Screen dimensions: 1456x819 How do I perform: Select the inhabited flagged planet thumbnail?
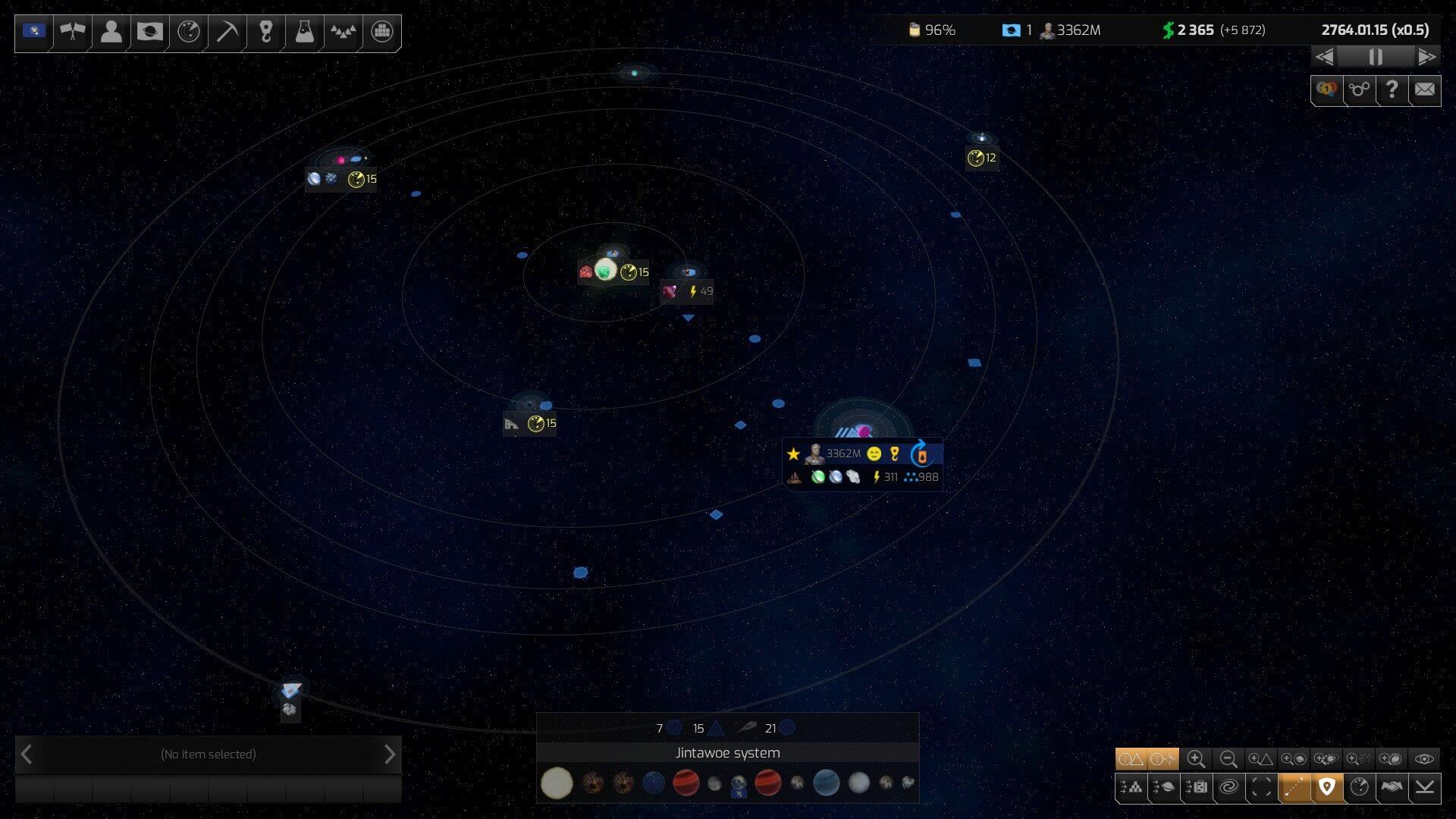click(x=739, y=785)
